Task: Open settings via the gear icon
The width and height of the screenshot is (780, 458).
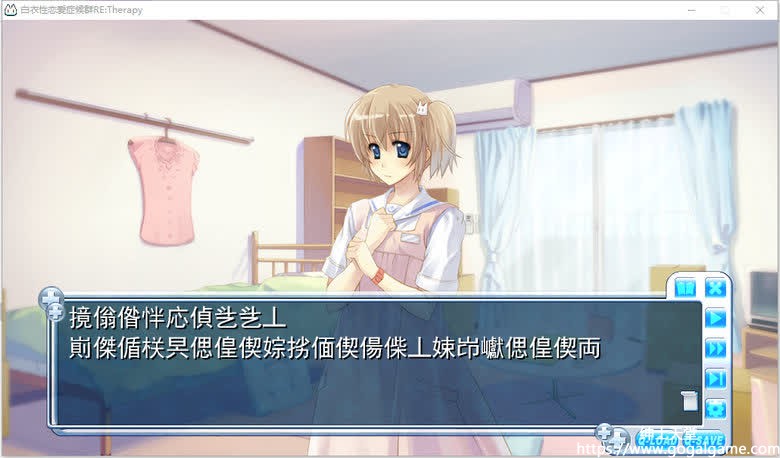Action: click(x=715, y=408)
